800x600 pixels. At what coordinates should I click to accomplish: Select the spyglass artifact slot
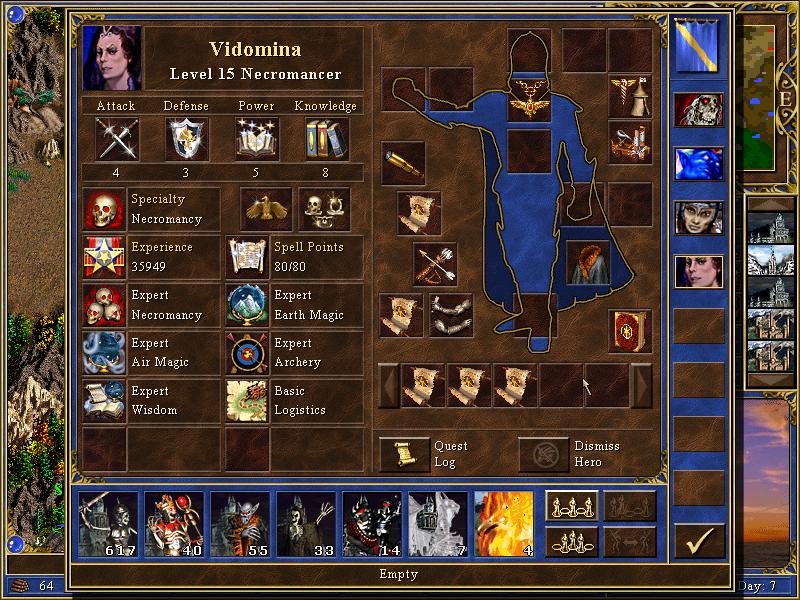(x=403, y=162)
